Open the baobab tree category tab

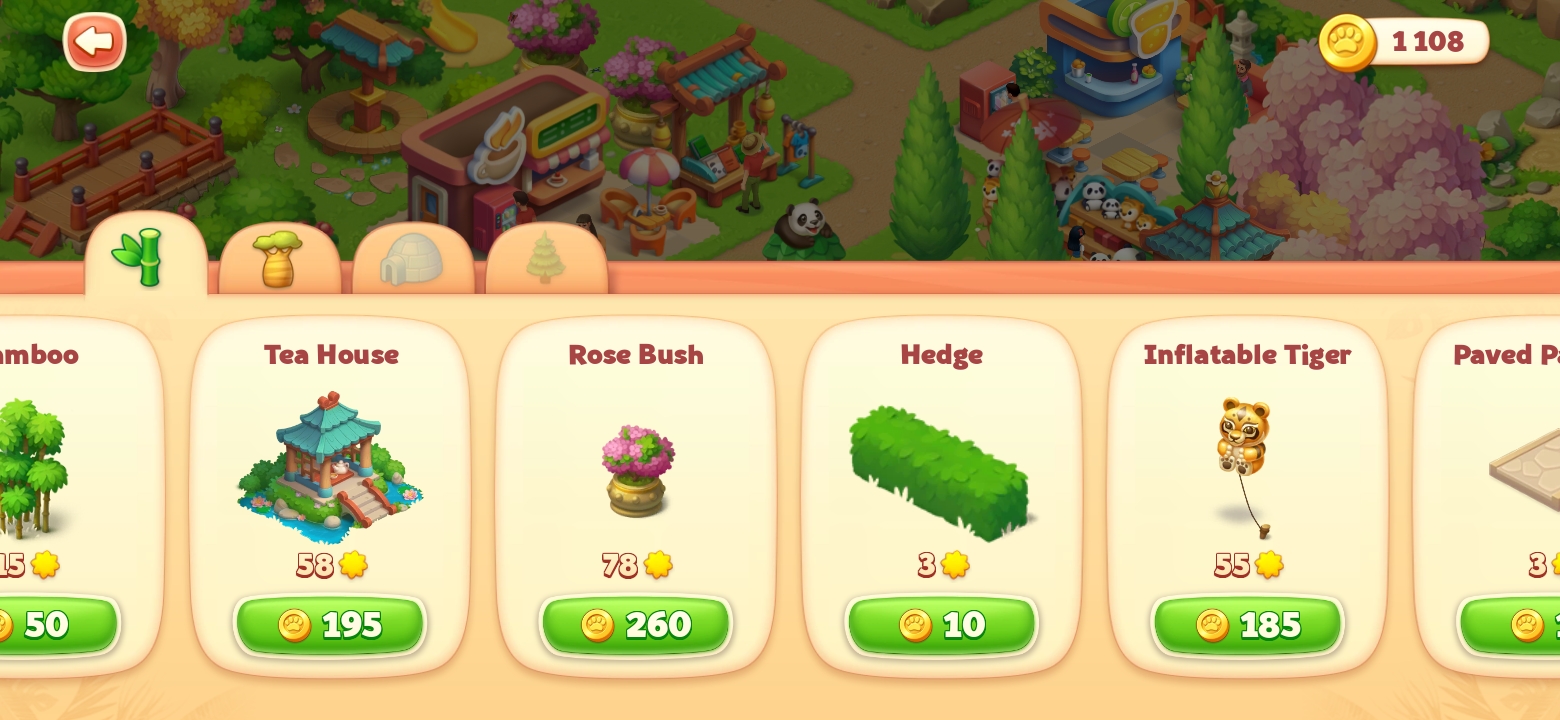tap(279, 260)
